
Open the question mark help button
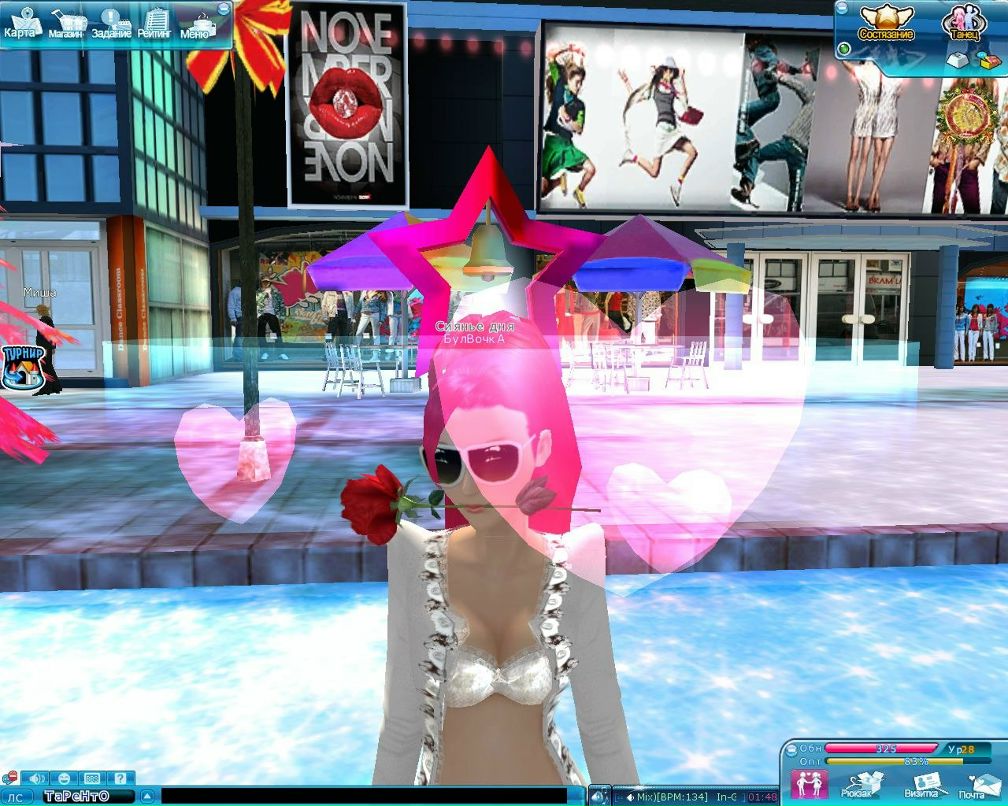click(118, 778)
